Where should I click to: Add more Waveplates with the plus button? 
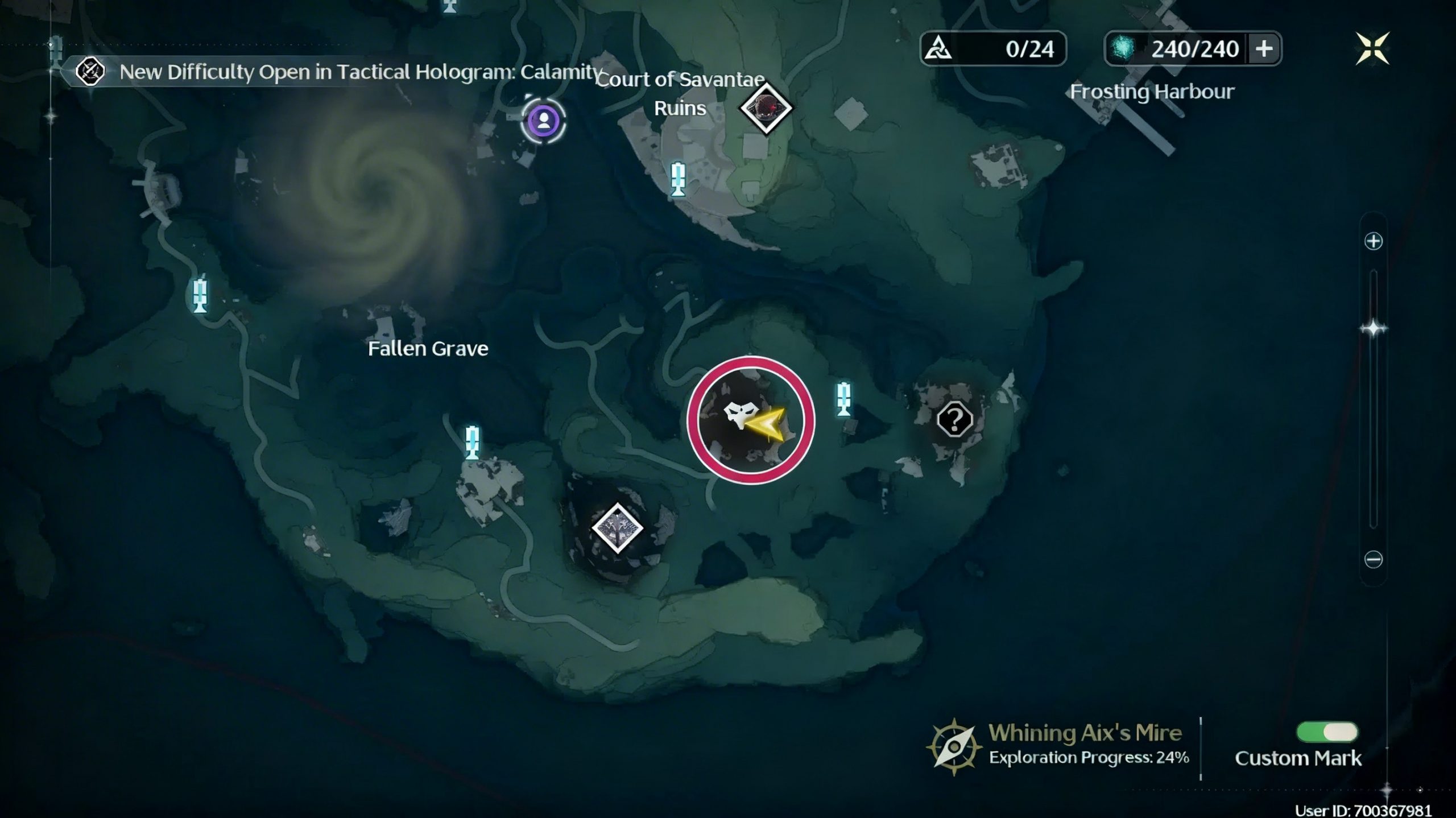1264,49
